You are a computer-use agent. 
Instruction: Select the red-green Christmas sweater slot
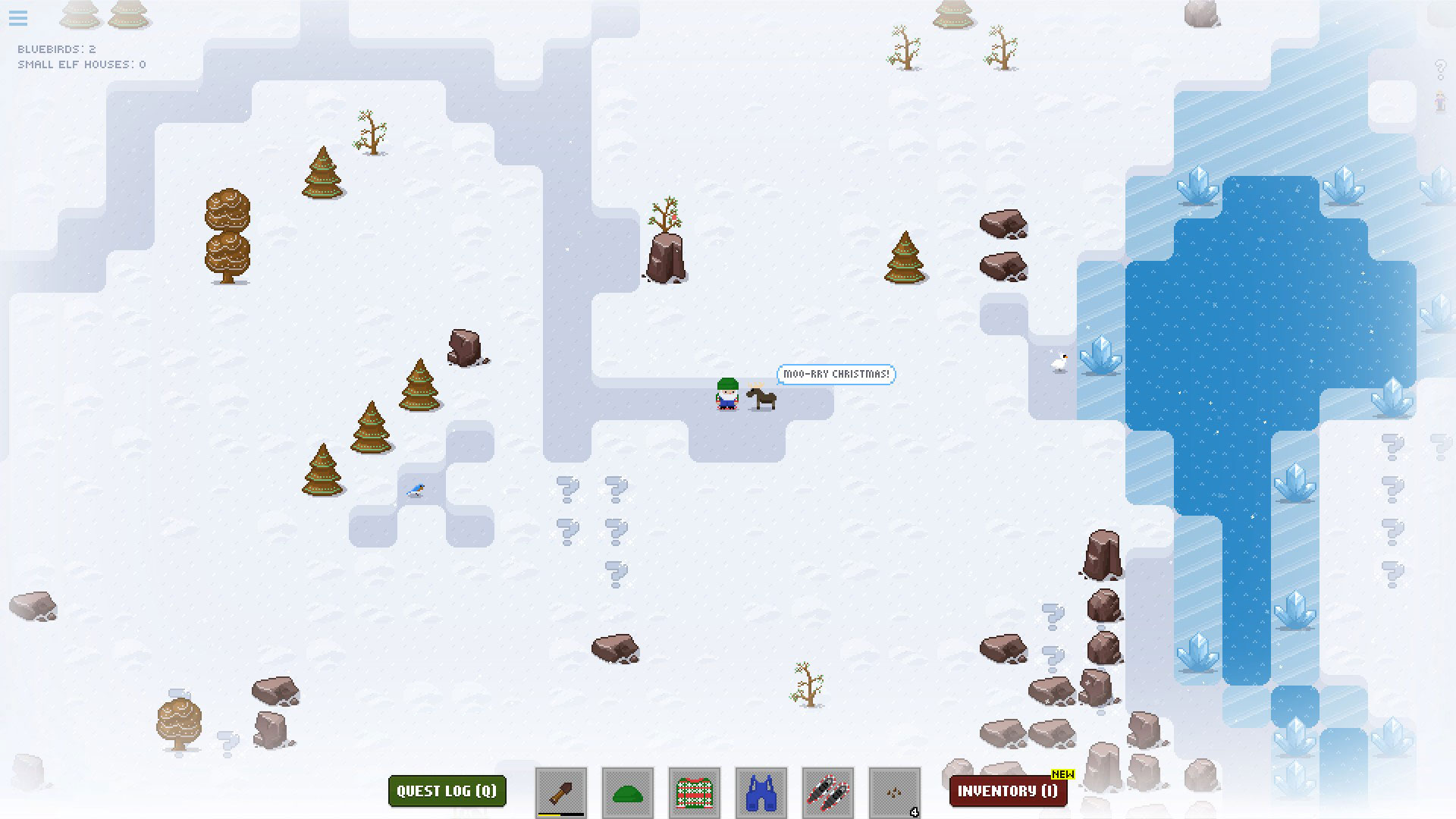(x=695, y=792)
